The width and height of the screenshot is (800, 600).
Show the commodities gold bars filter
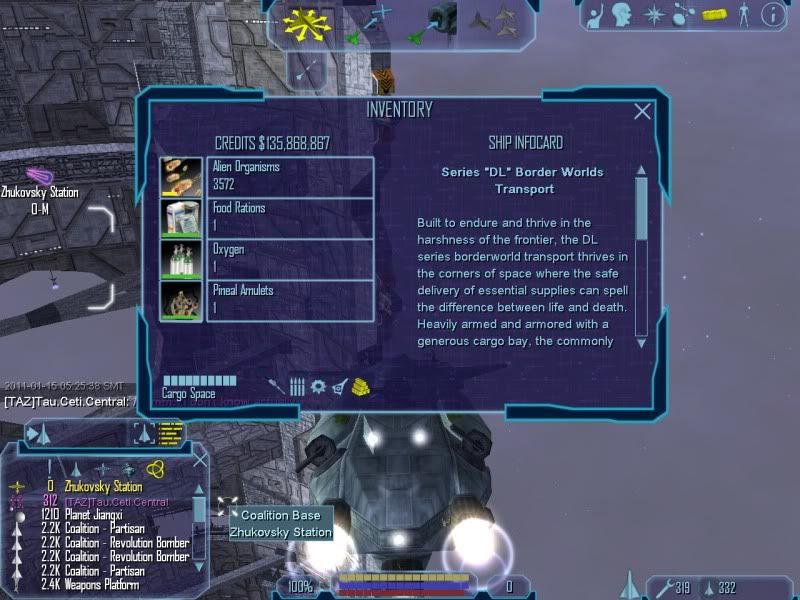[362, 386]
